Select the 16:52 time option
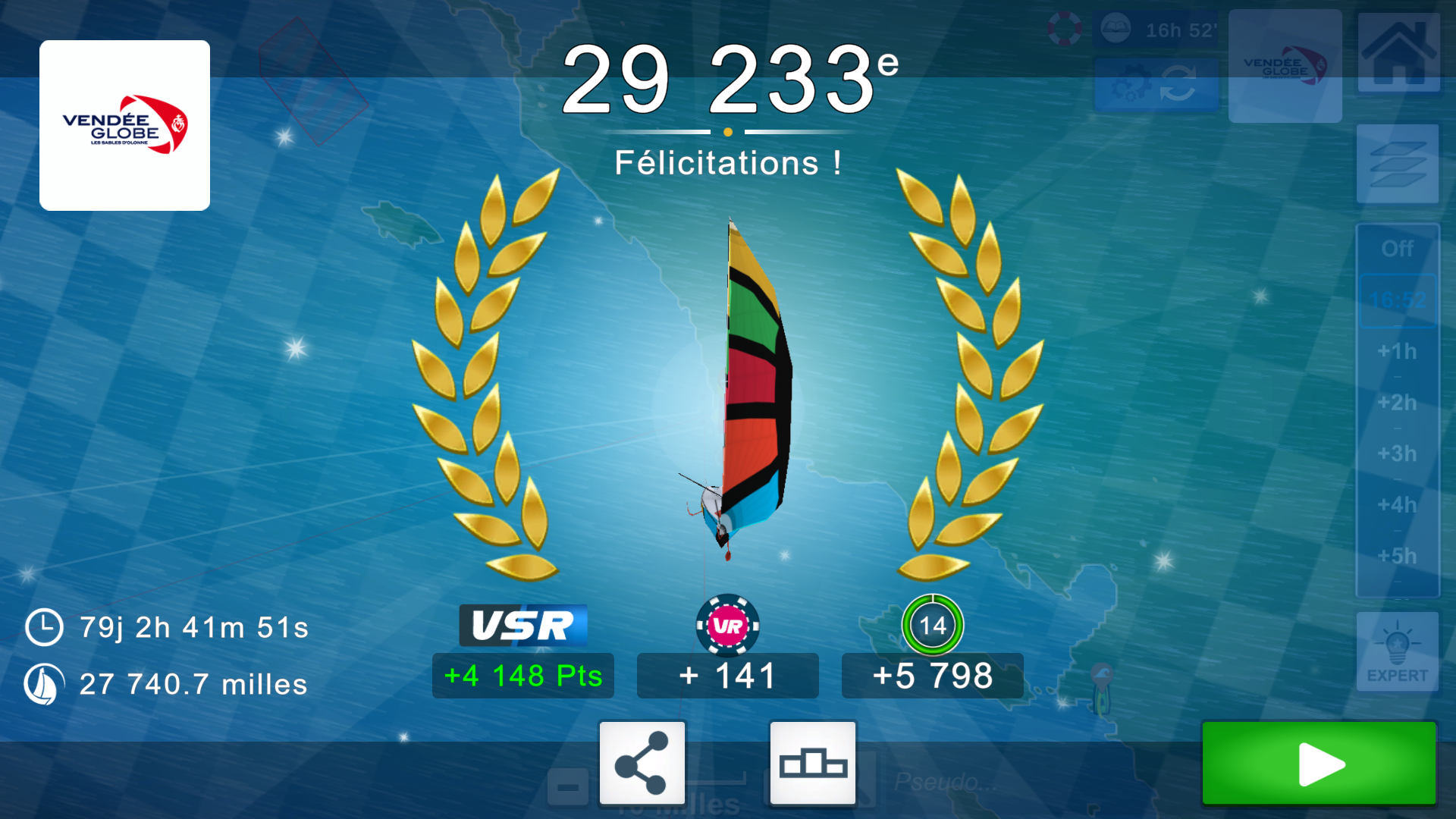Image resolution: width=1456 pixels, height=819 pixels. pyautogui.click(x=1398, y=300)
